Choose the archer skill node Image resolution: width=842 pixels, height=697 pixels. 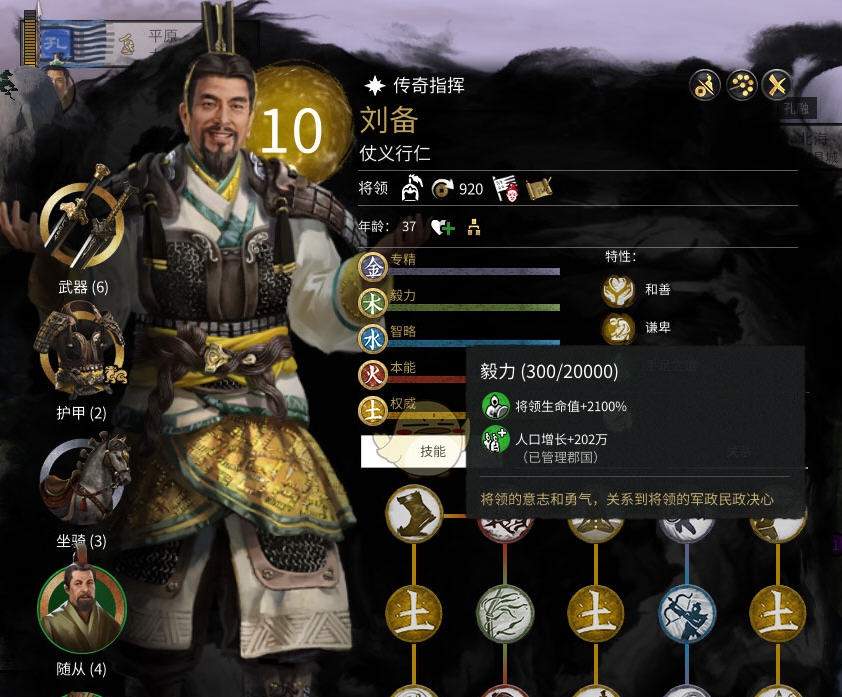click(x=687, y=611)
